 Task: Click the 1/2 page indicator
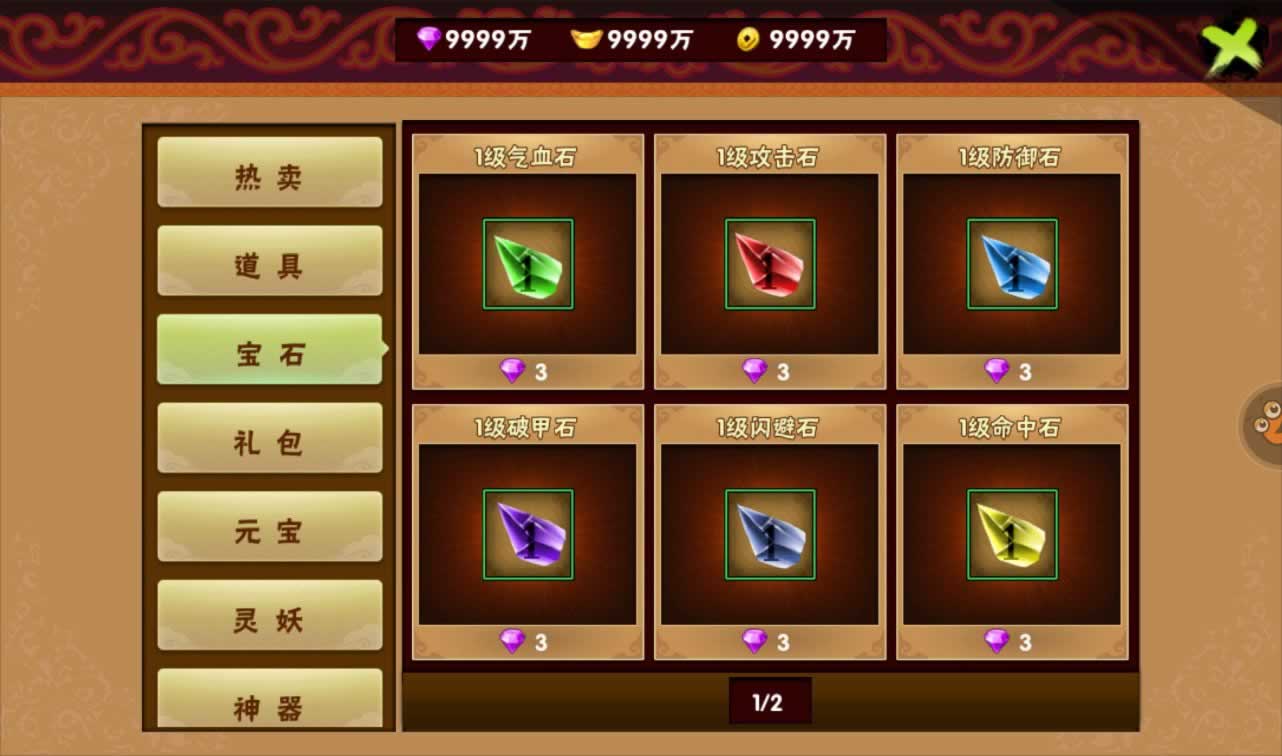pos(769,701)
